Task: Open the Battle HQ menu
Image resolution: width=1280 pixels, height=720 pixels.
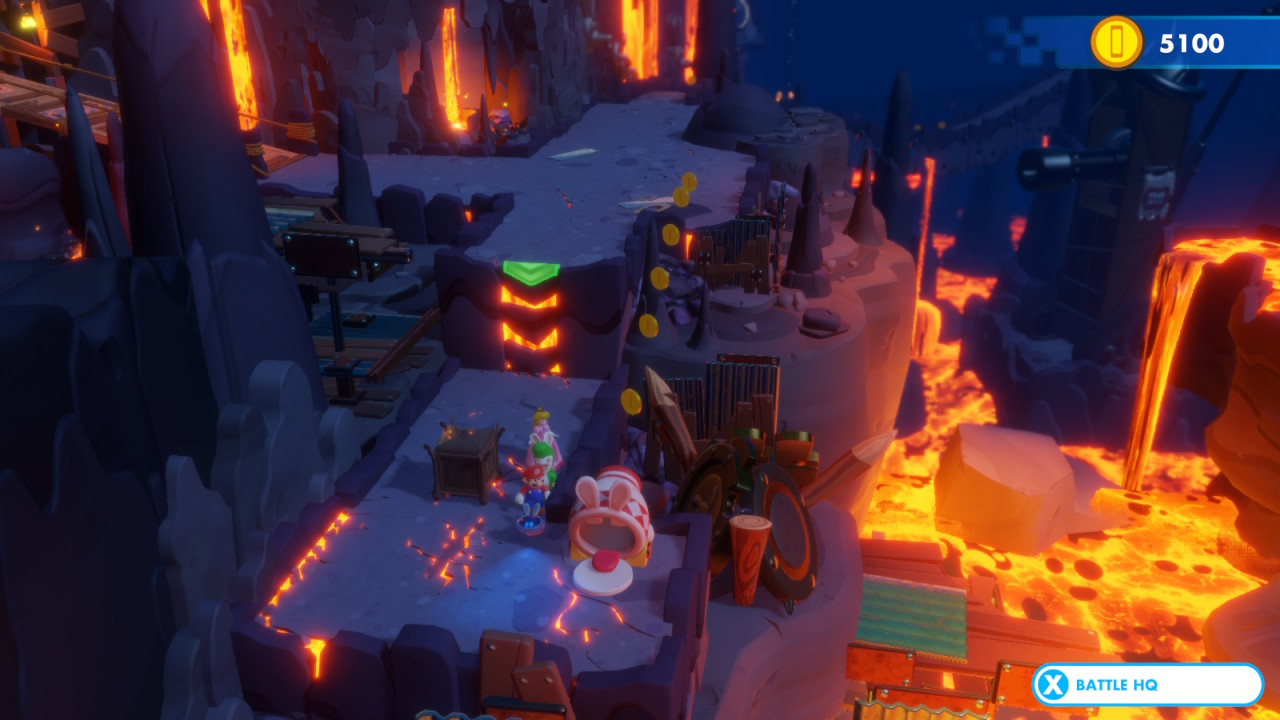Action: click(x=1146, y=685)
